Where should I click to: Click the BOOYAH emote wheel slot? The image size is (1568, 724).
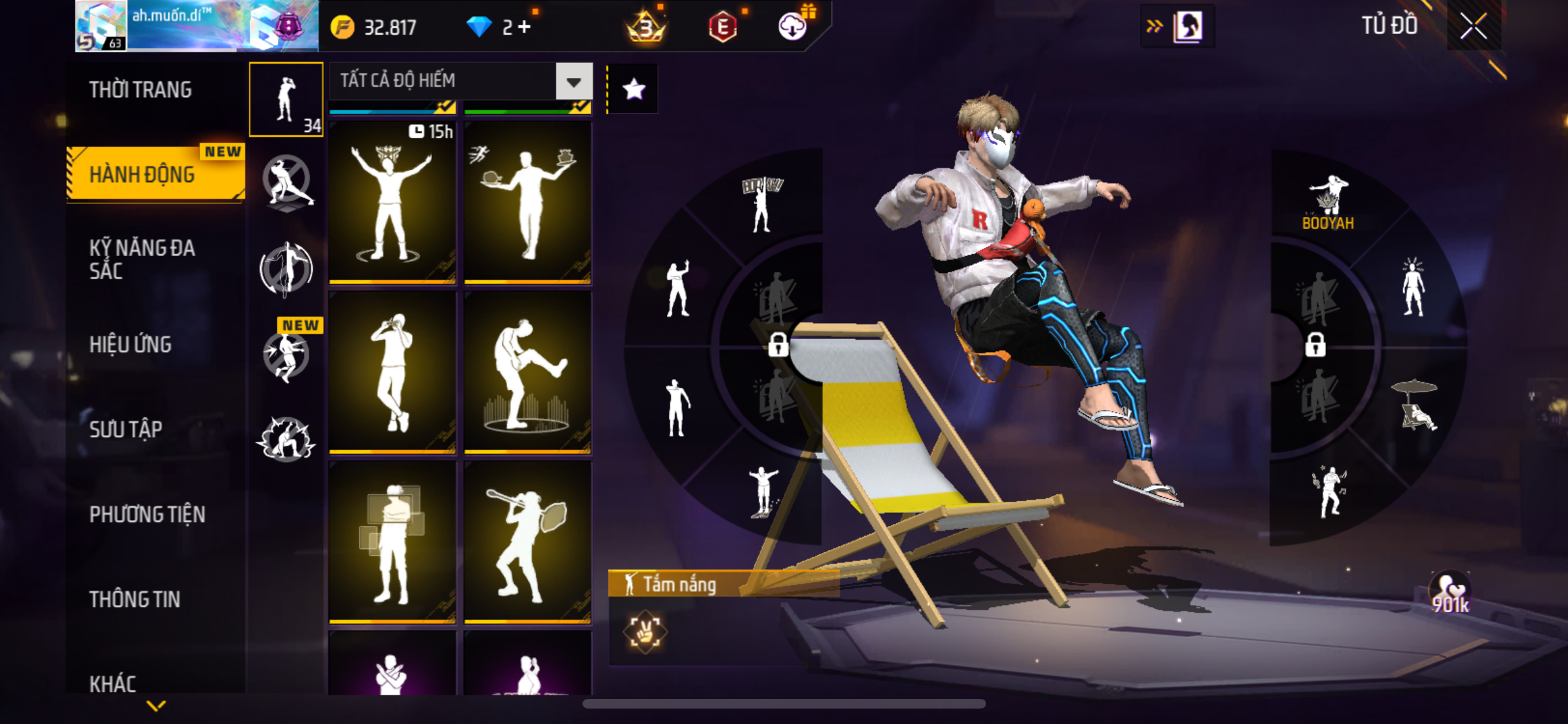pyautogui.click(x=1328, y=203)
